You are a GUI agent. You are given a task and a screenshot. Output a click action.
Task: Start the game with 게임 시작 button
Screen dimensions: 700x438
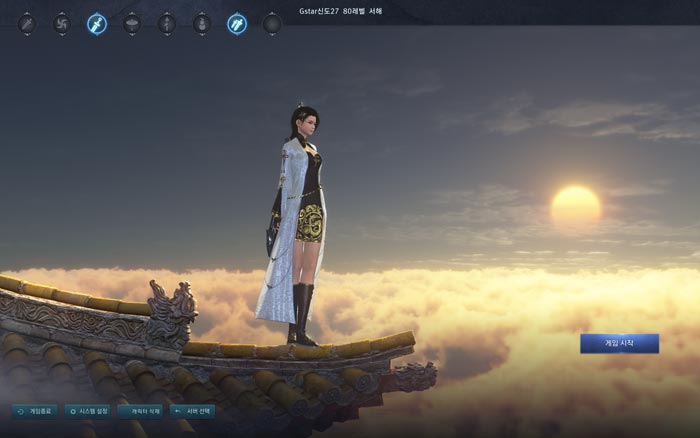pos(619,343)
